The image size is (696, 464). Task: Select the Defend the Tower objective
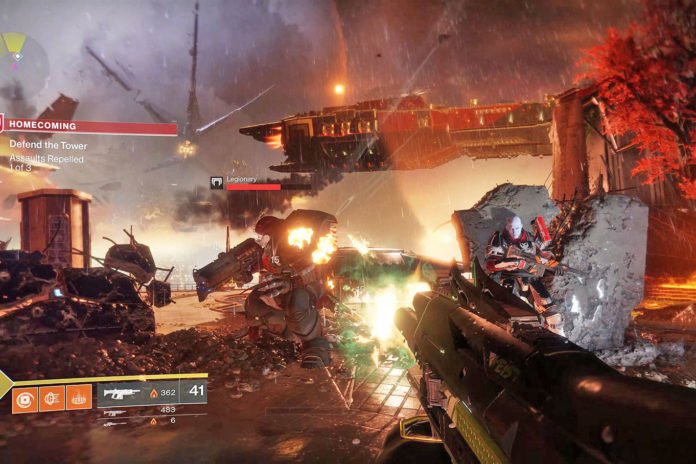point(48,145)
